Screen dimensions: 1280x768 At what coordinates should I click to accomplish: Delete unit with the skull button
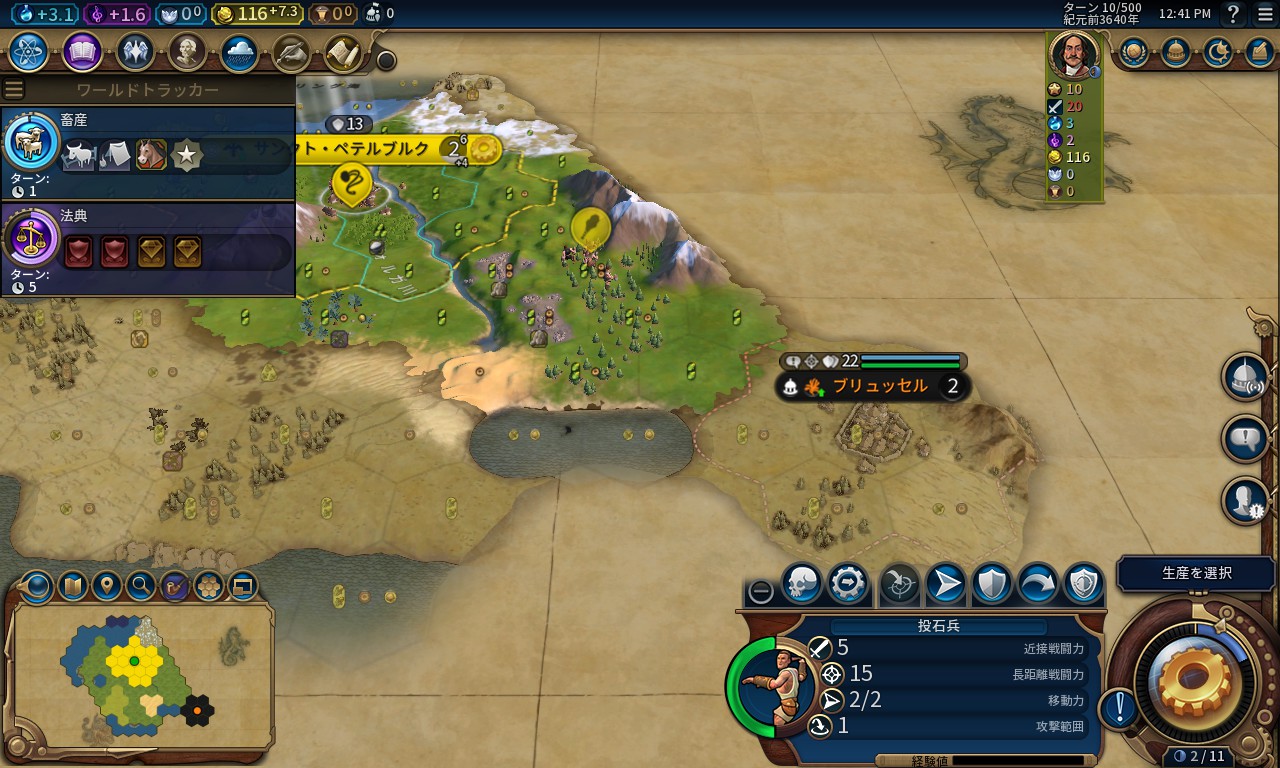tap(801, 584)
